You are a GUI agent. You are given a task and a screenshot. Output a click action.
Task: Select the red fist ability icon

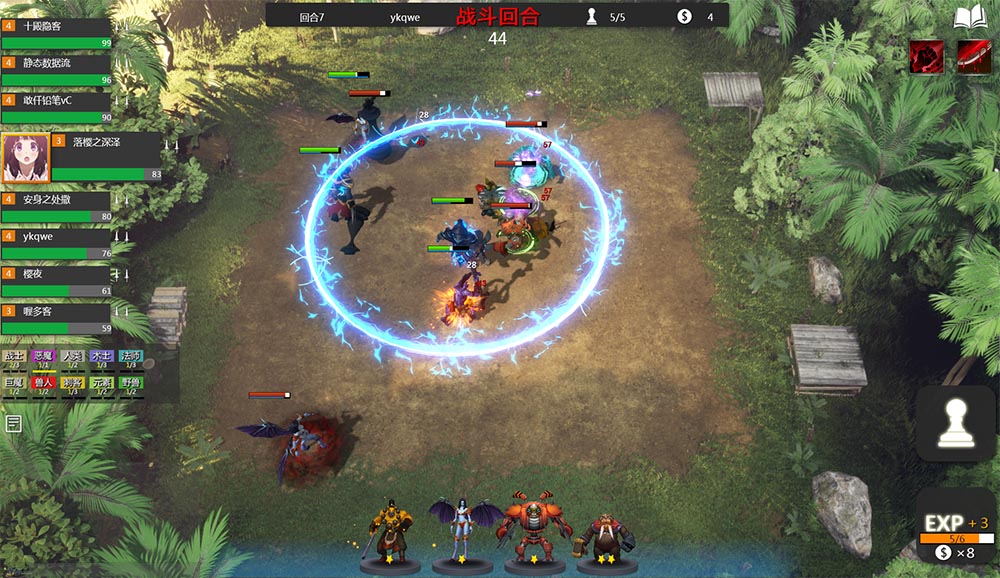pos(926,57)
